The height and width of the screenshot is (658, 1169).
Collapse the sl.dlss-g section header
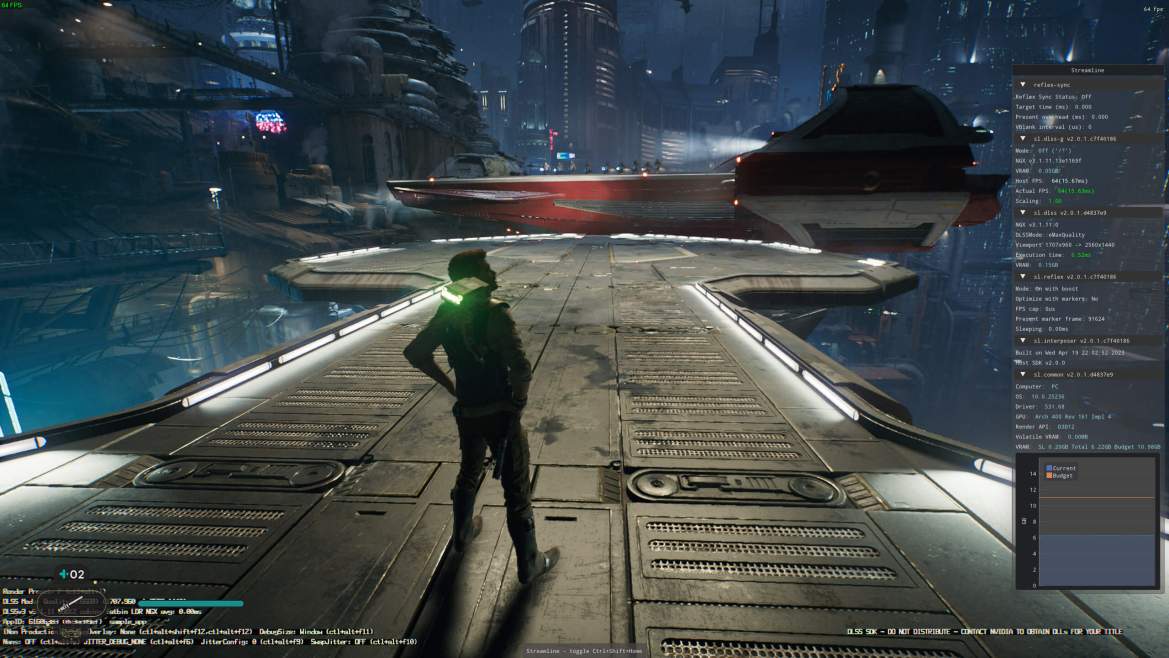pyautogui.click(x=1023, y=139)
